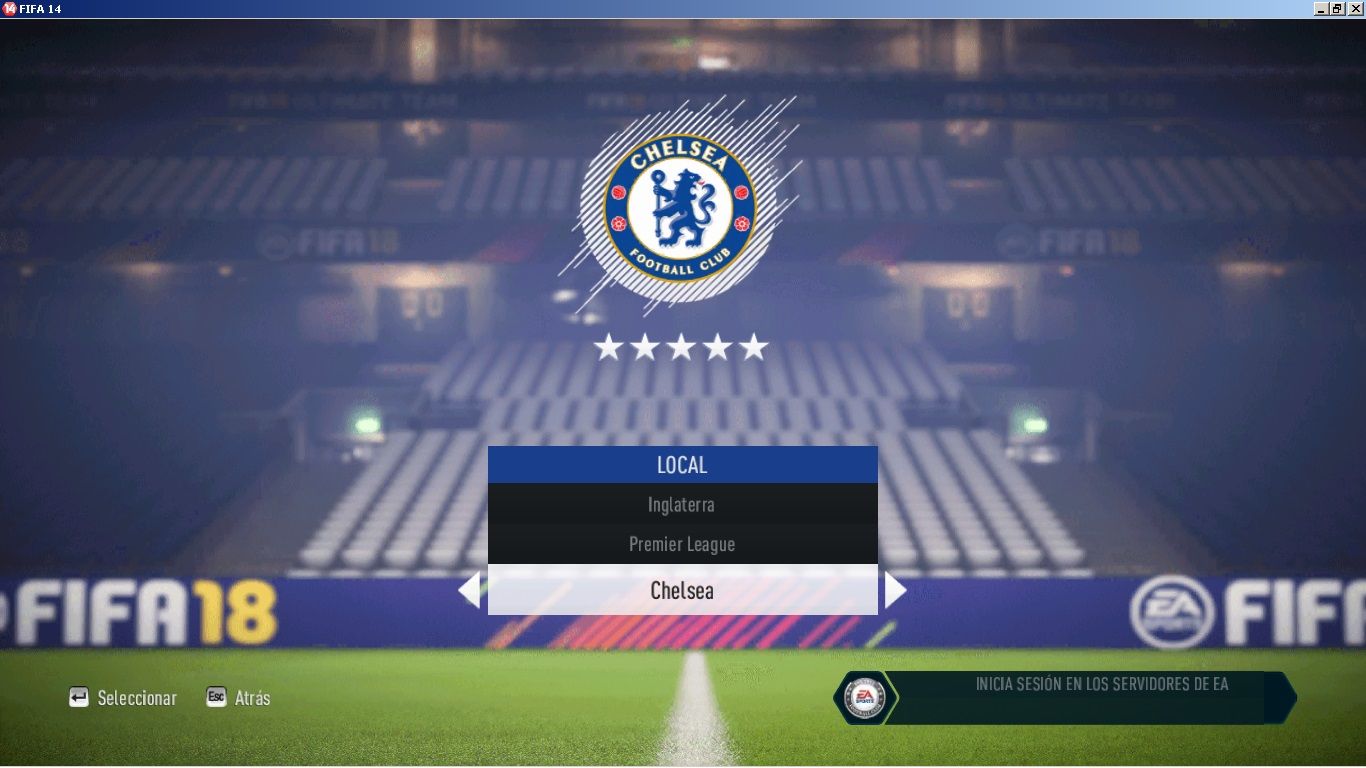Click the Chelsea club crest
This screenshot has width=1366, height=768.
[680, 209]
